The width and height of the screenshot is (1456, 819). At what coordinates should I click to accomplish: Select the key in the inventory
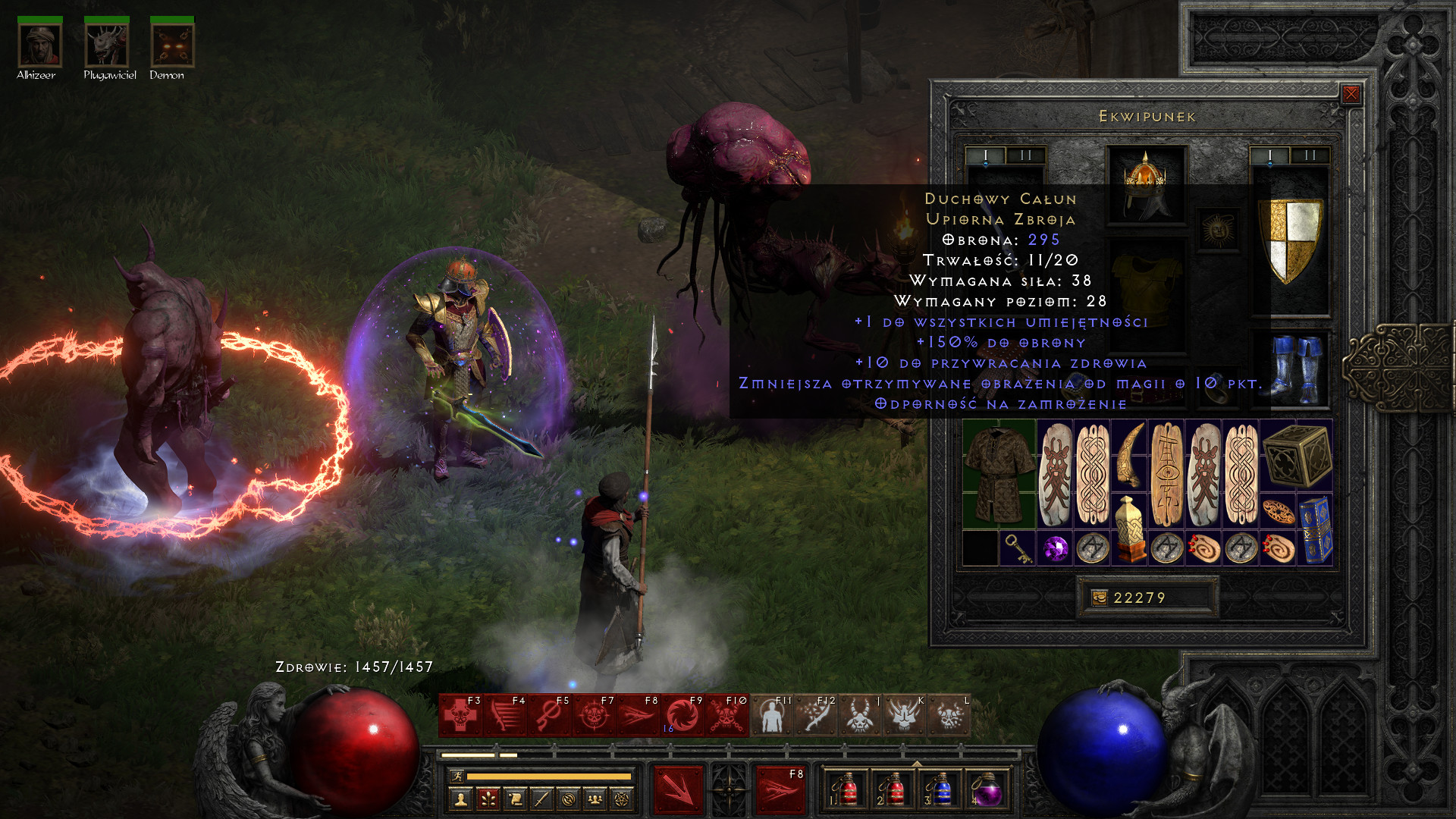(1017, 548)
